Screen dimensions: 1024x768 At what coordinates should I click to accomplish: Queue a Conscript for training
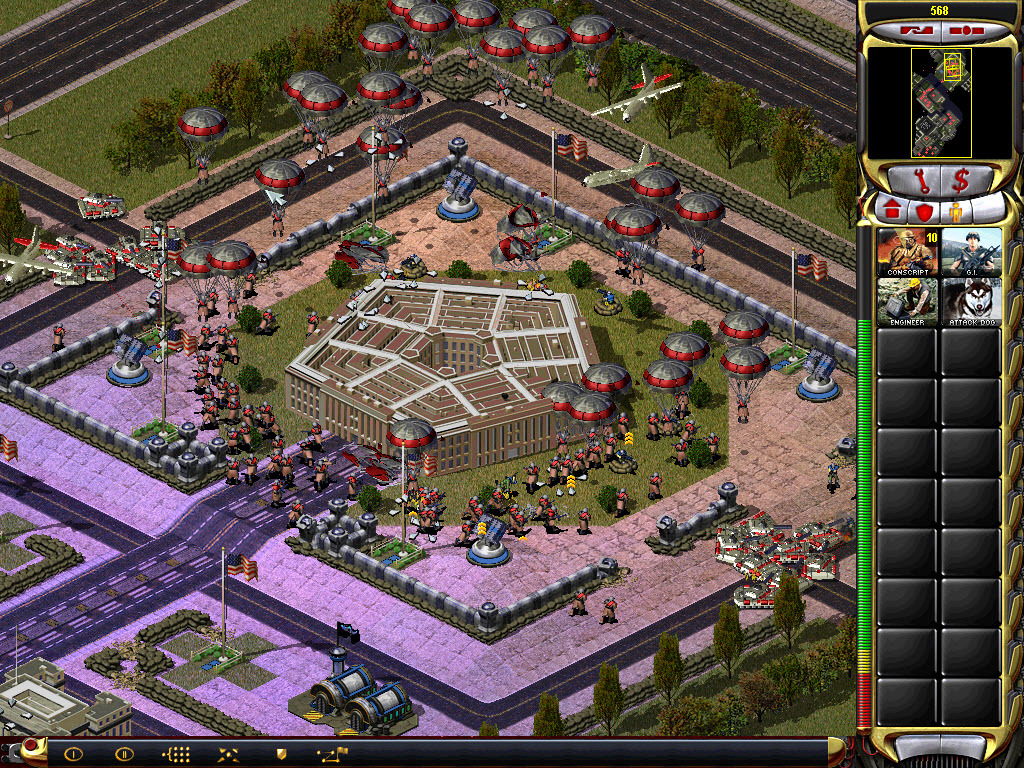(x=908, y=252)
